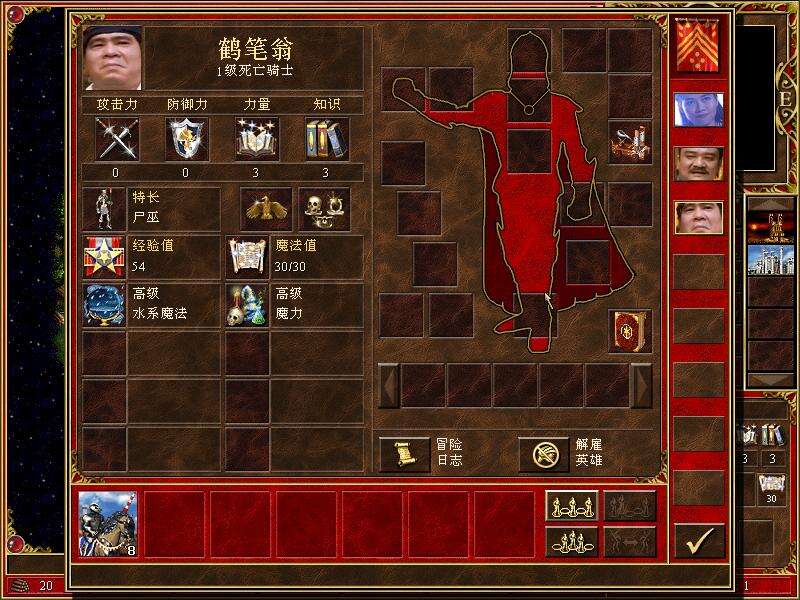View Advanced Water Magic (水系魔法) skill
The width and height of the screenshot is (800, 600).
(104, 305)
